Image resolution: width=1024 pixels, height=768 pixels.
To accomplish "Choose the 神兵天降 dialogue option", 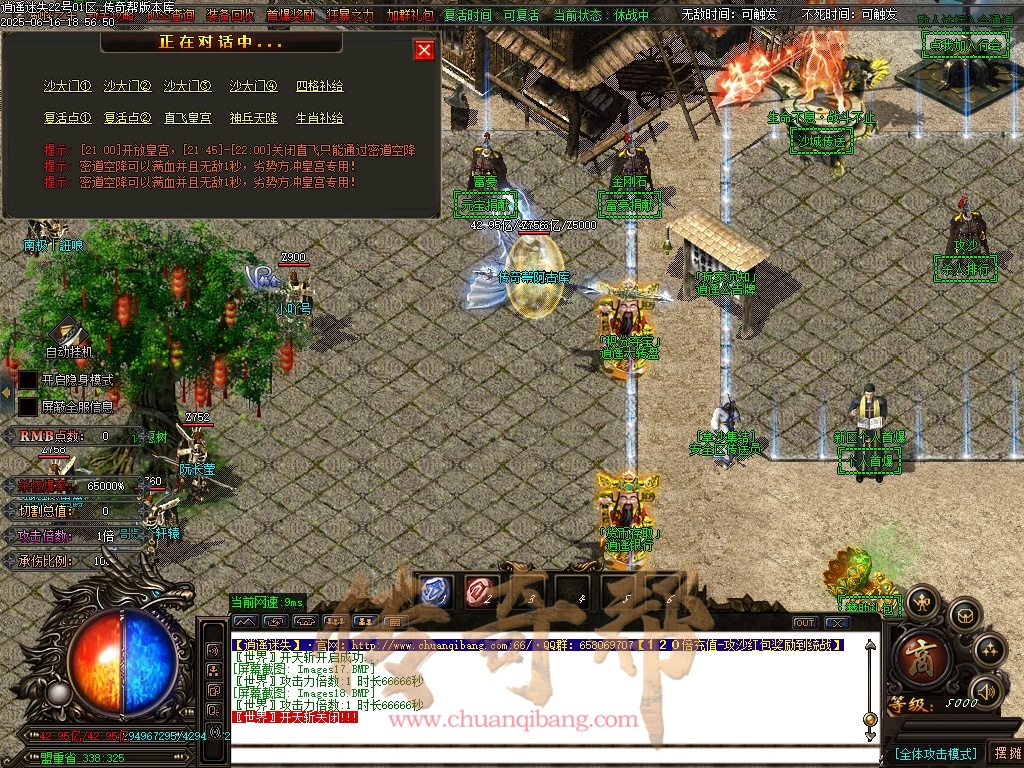I will (x=253, y=118).
